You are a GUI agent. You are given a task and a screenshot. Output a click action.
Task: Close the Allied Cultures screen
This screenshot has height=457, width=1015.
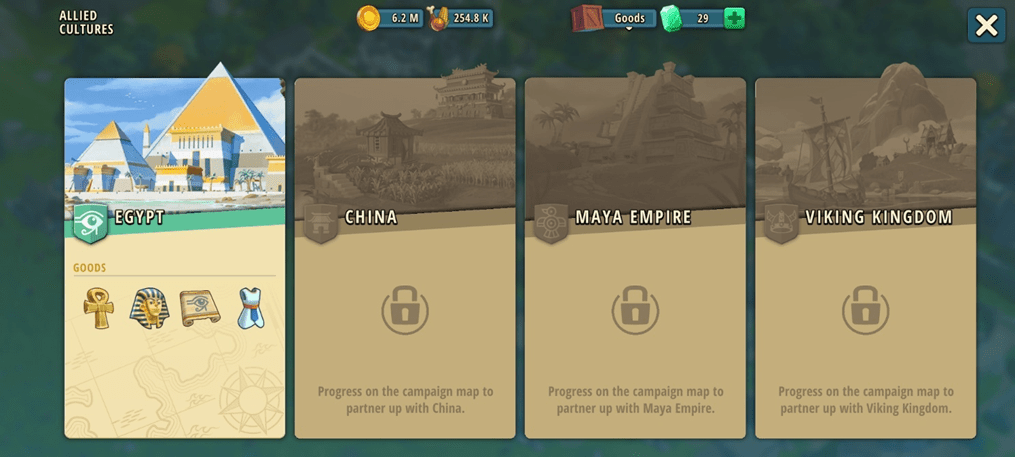click(x=986, y=26)
